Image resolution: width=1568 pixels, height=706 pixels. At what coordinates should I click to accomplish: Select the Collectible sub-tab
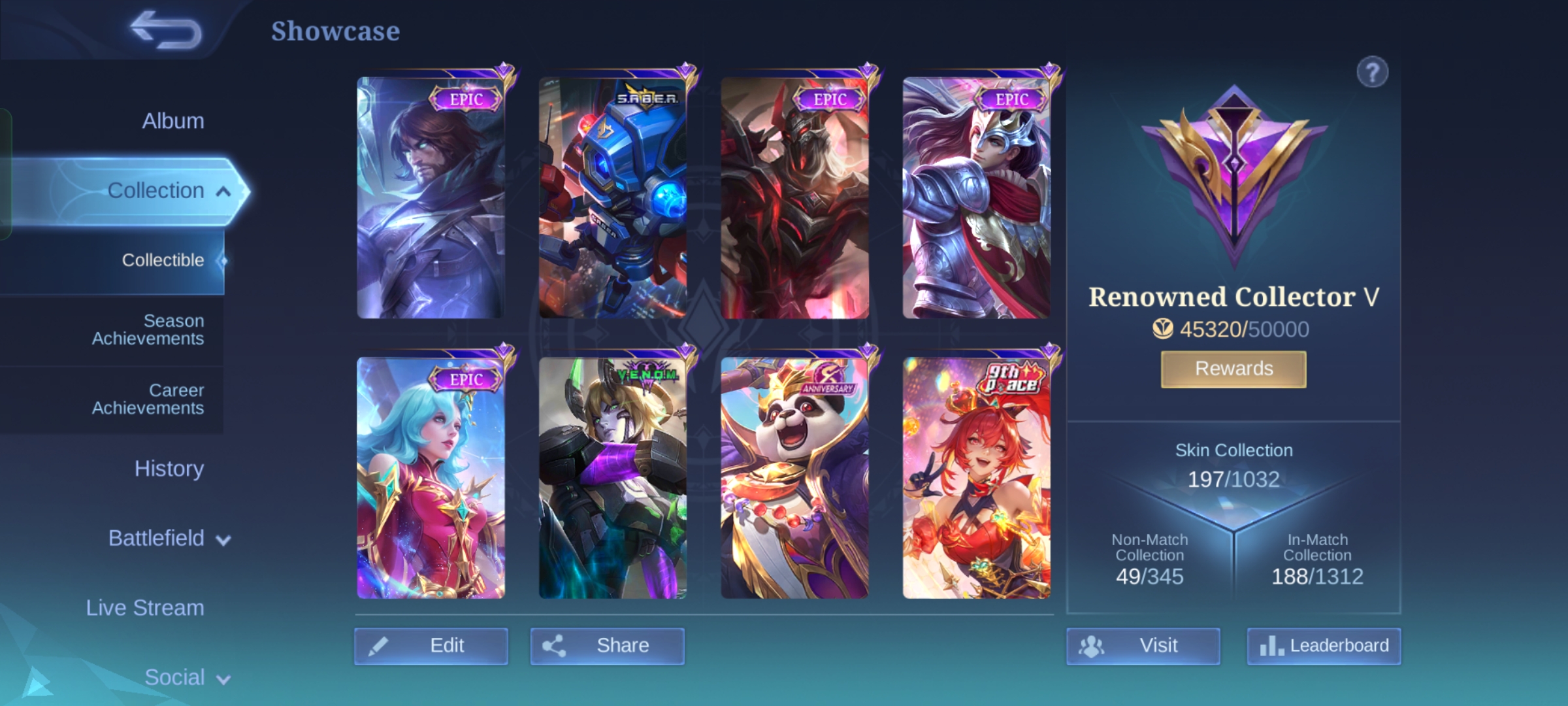click(163, 260)
